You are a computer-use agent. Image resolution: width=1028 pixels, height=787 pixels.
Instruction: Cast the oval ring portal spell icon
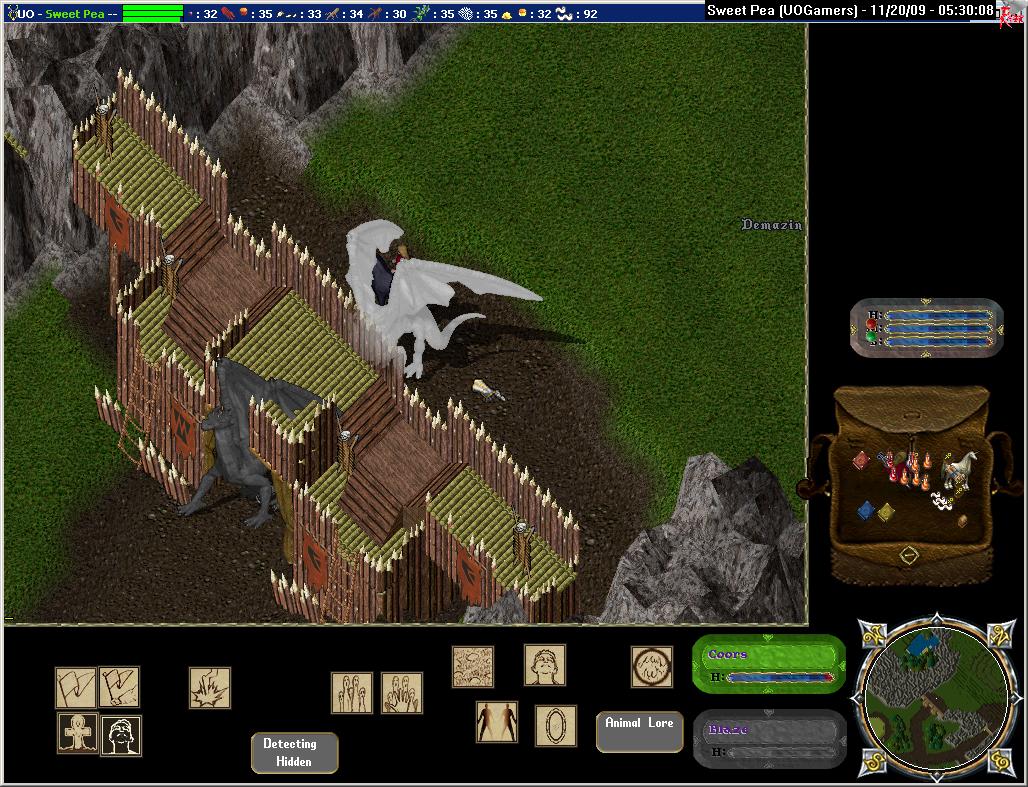pos(555,725)
